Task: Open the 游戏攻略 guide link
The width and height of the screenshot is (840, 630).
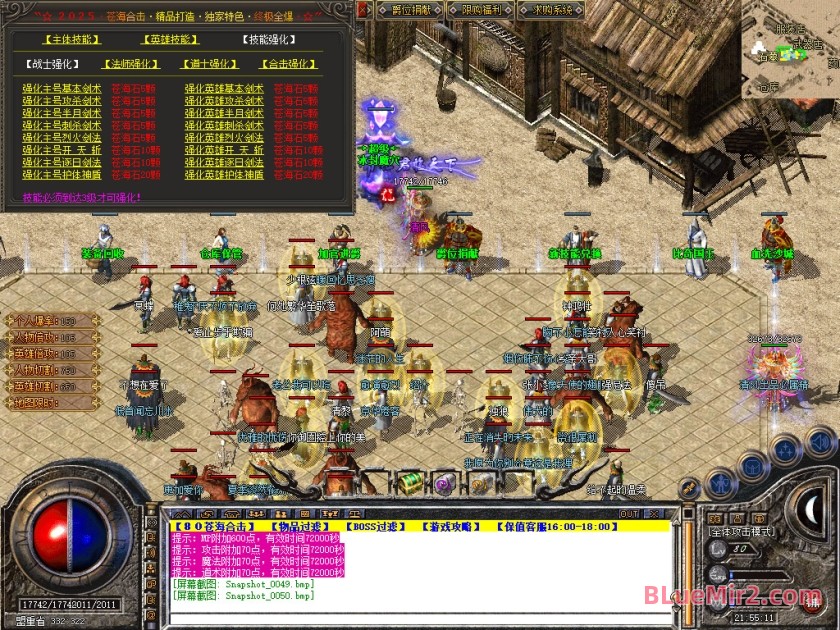Action: pos(451,526)
